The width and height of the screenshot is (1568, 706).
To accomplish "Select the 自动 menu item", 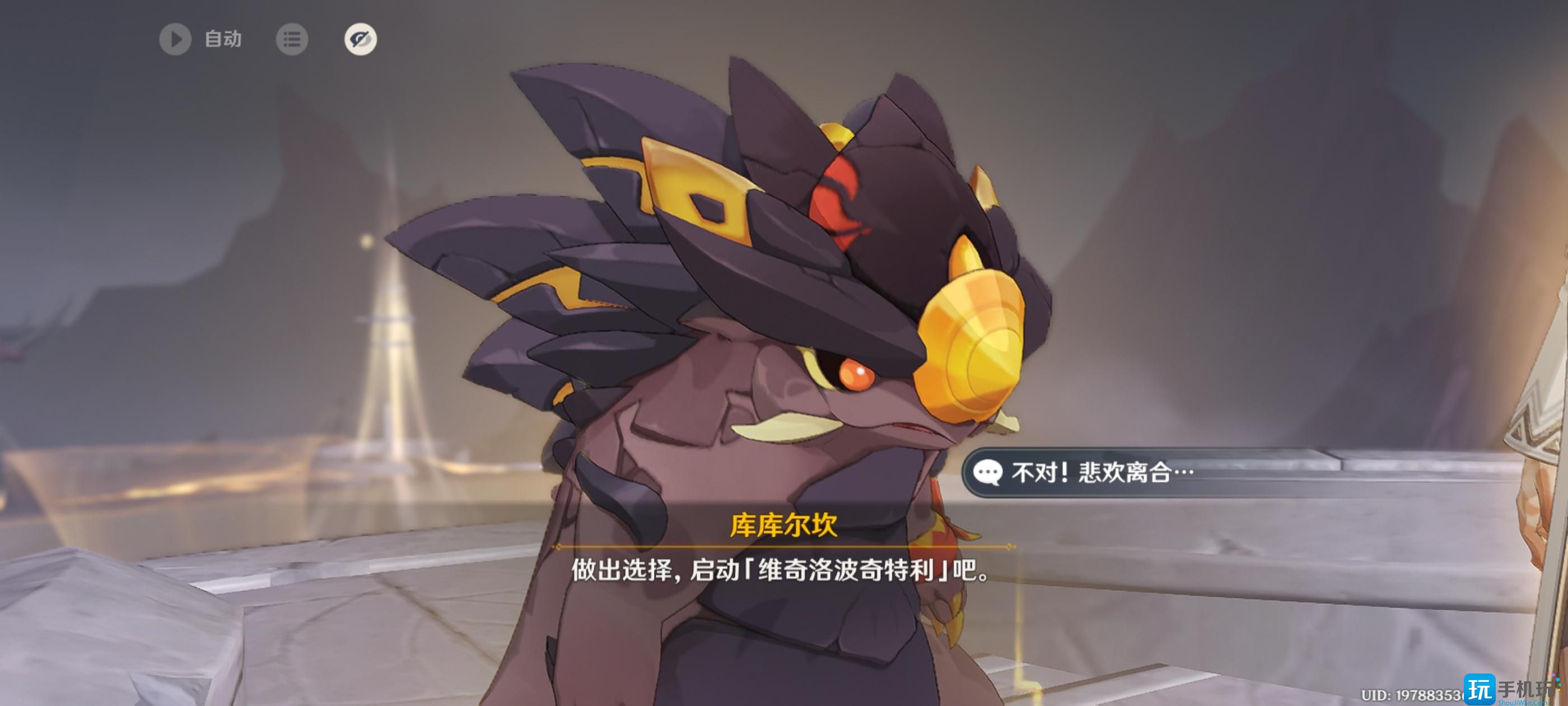I will [x=223, y=40].
